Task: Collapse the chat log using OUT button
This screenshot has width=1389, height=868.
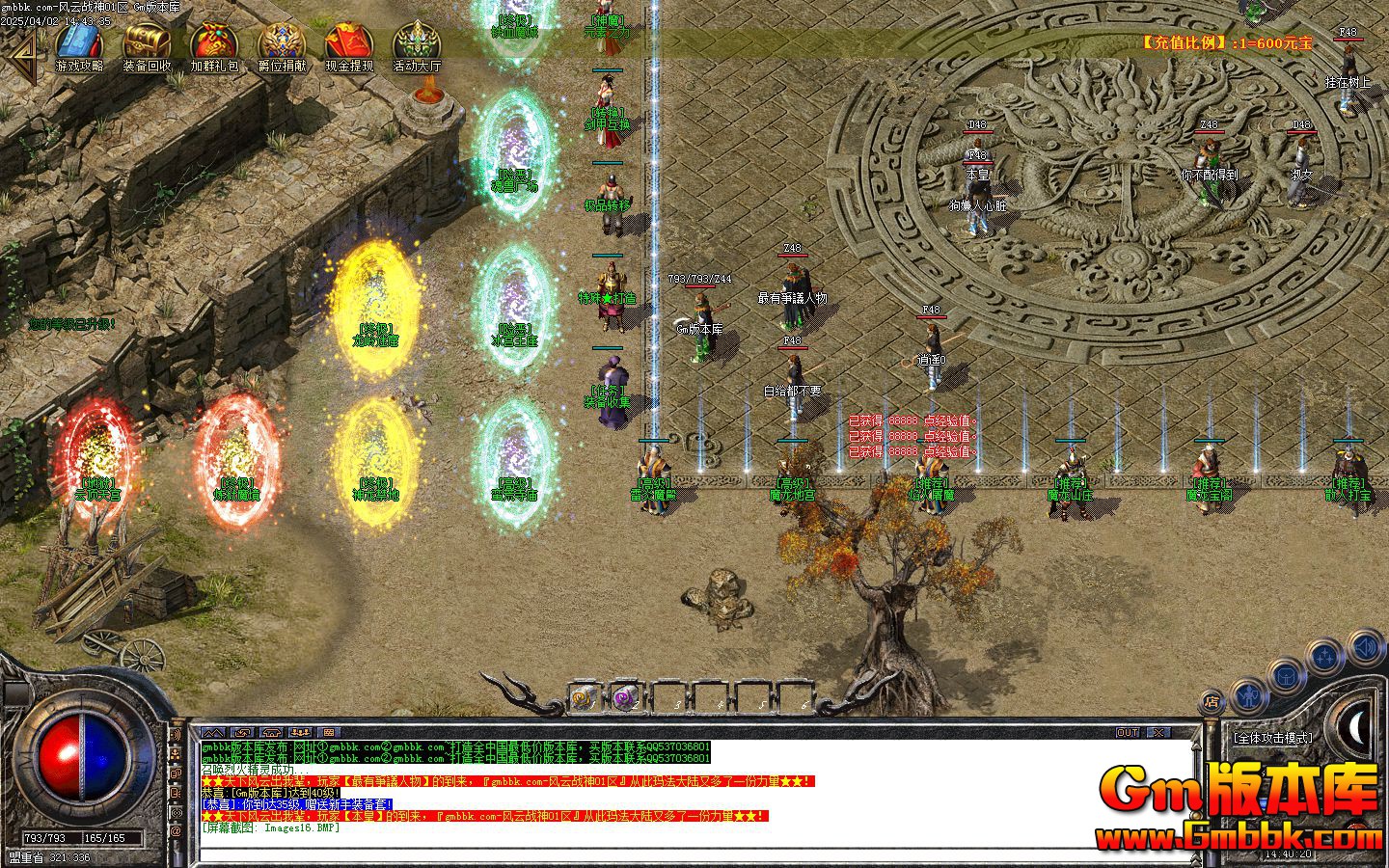Action: click(1127, 733)
